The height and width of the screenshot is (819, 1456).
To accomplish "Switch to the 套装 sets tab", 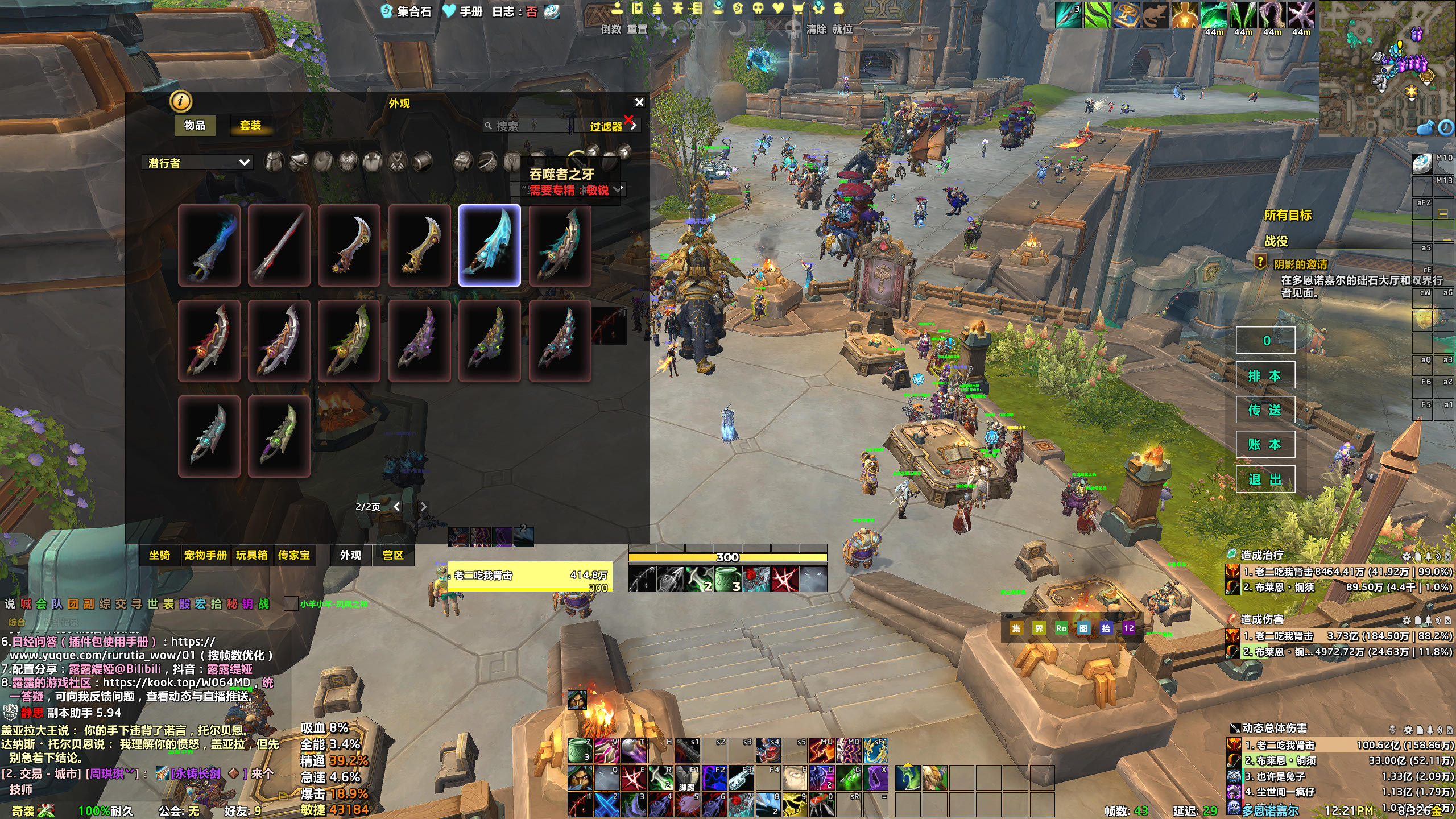I will click(x=250, y=125).
